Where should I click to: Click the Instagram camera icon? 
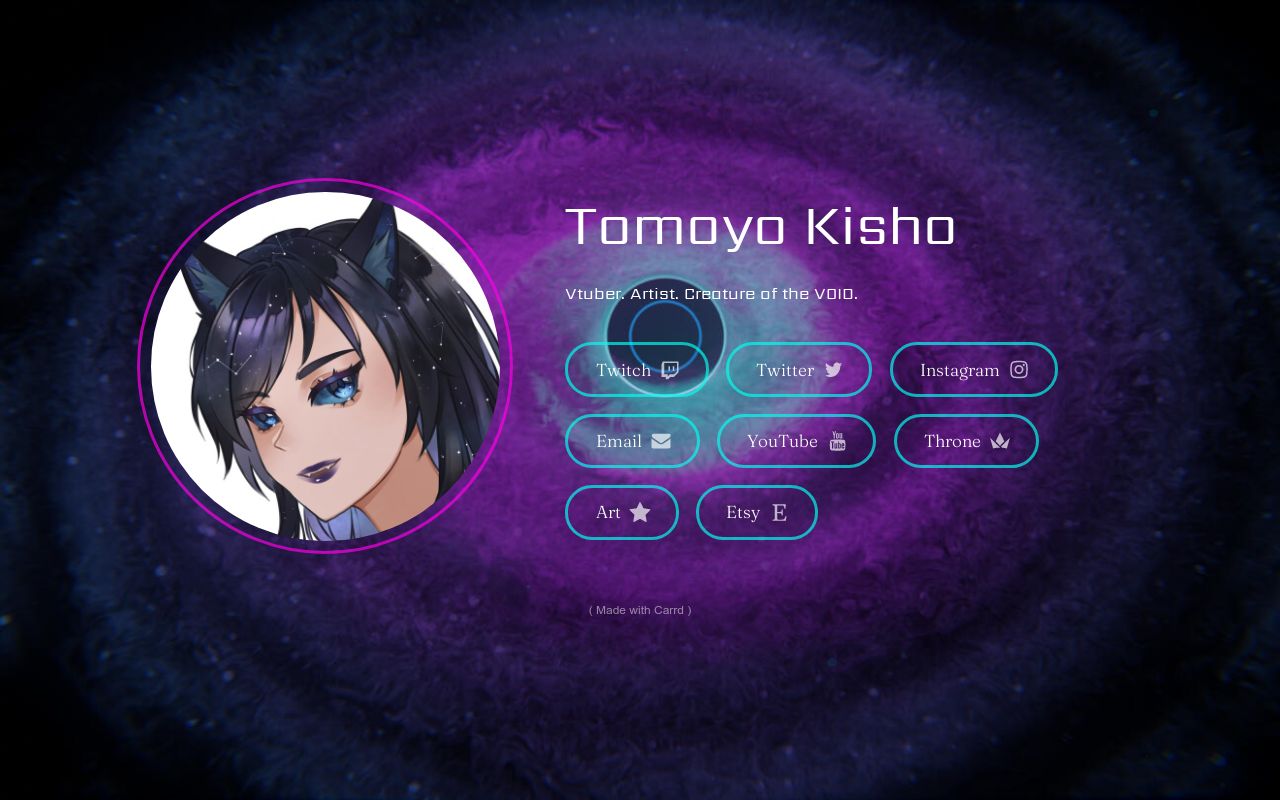[x=1018, y=369]
